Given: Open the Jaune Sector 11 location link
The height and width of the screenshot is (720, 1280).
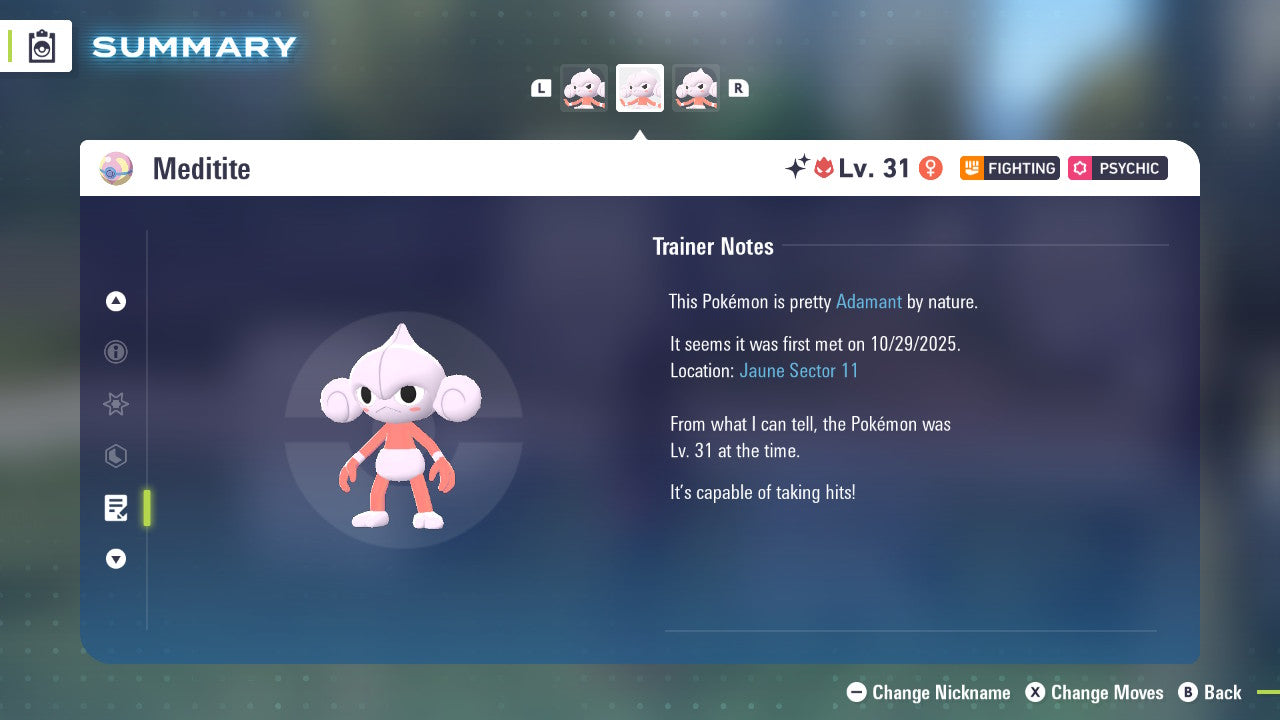Looking at the screenshot, I should coord(799,370).
